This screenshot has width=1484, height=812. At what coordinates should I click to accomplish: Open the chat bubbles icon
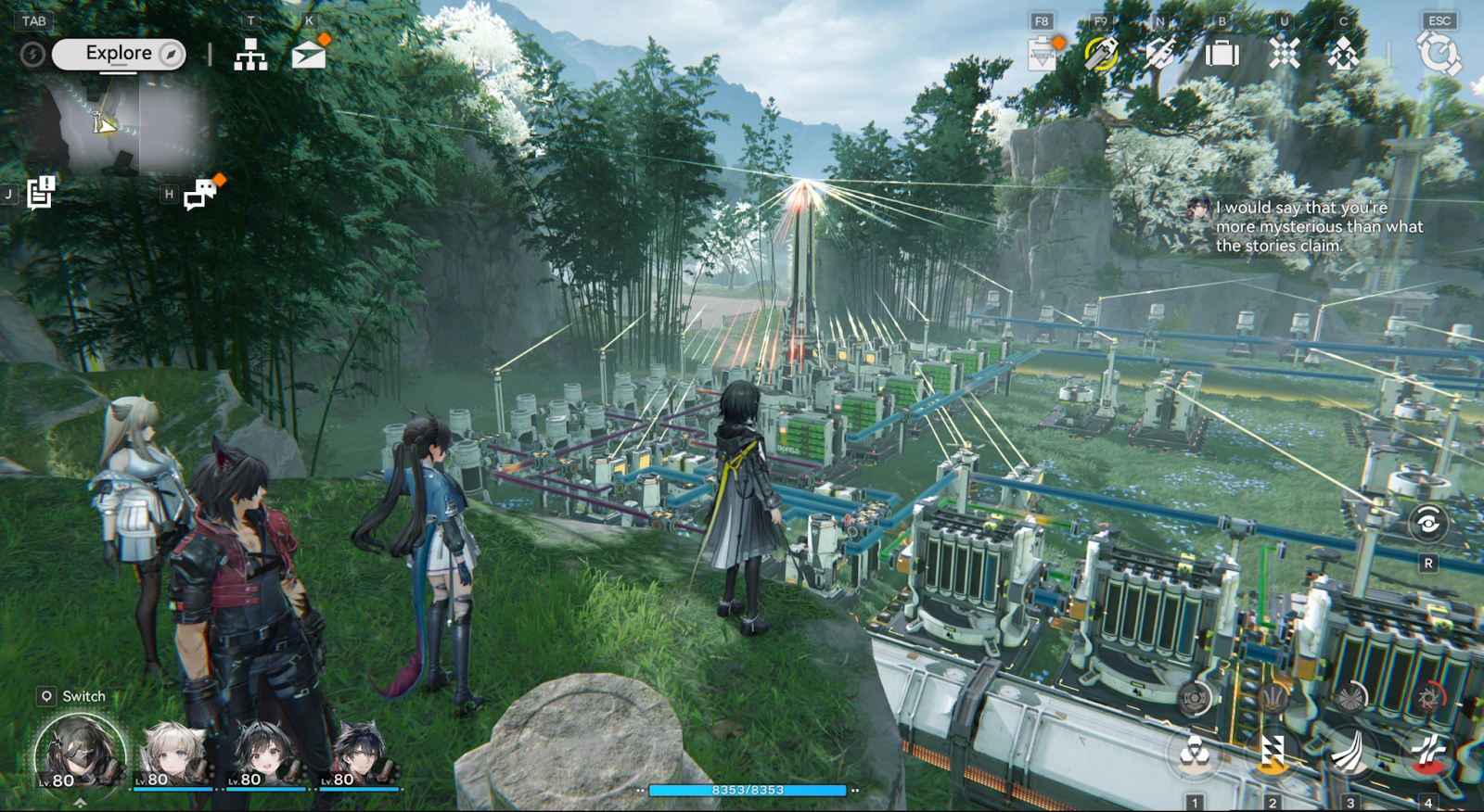click(x=199, y=194)
